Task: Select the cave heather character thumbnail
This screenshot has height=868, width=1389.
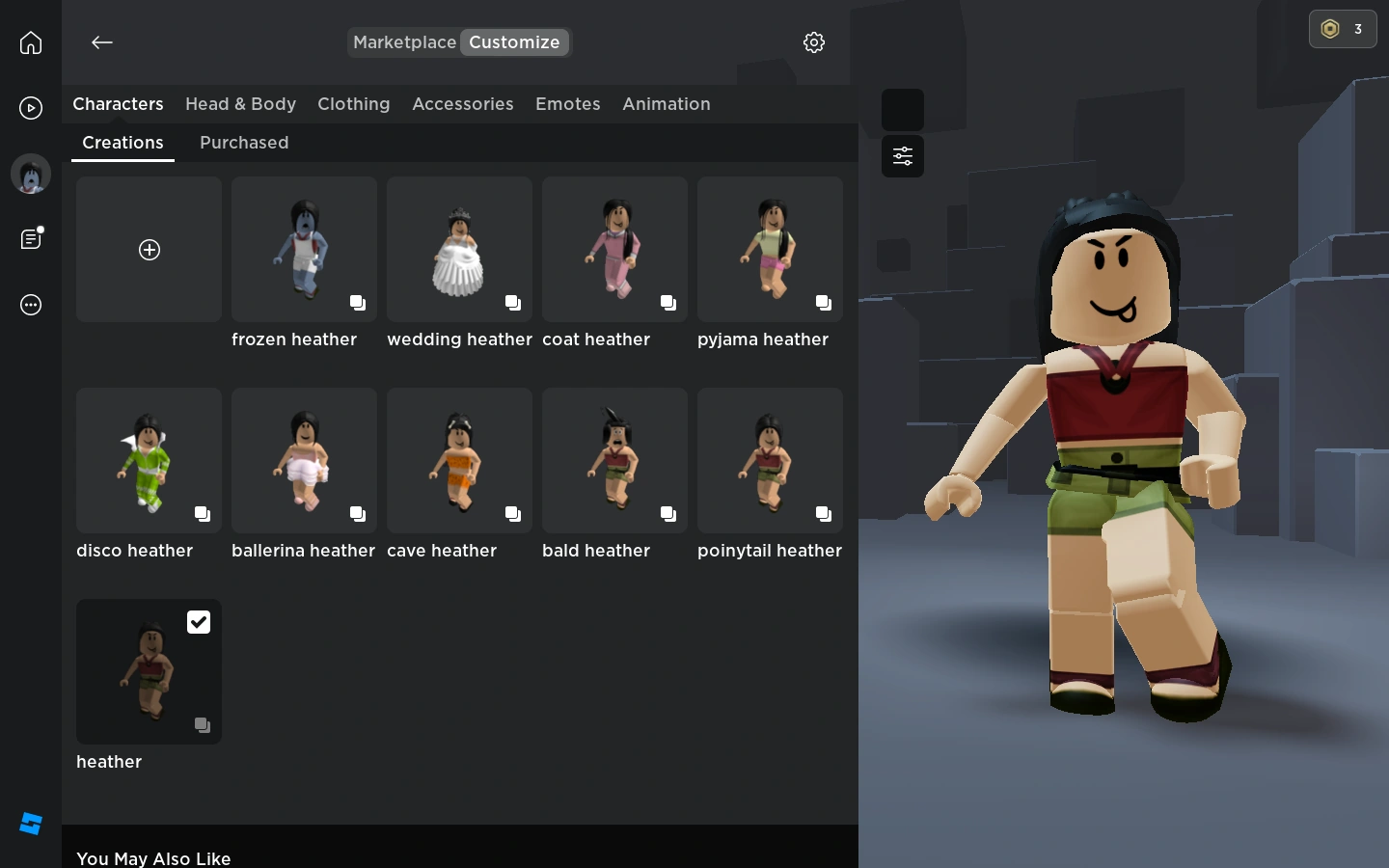Action: (x=459, y=461)
